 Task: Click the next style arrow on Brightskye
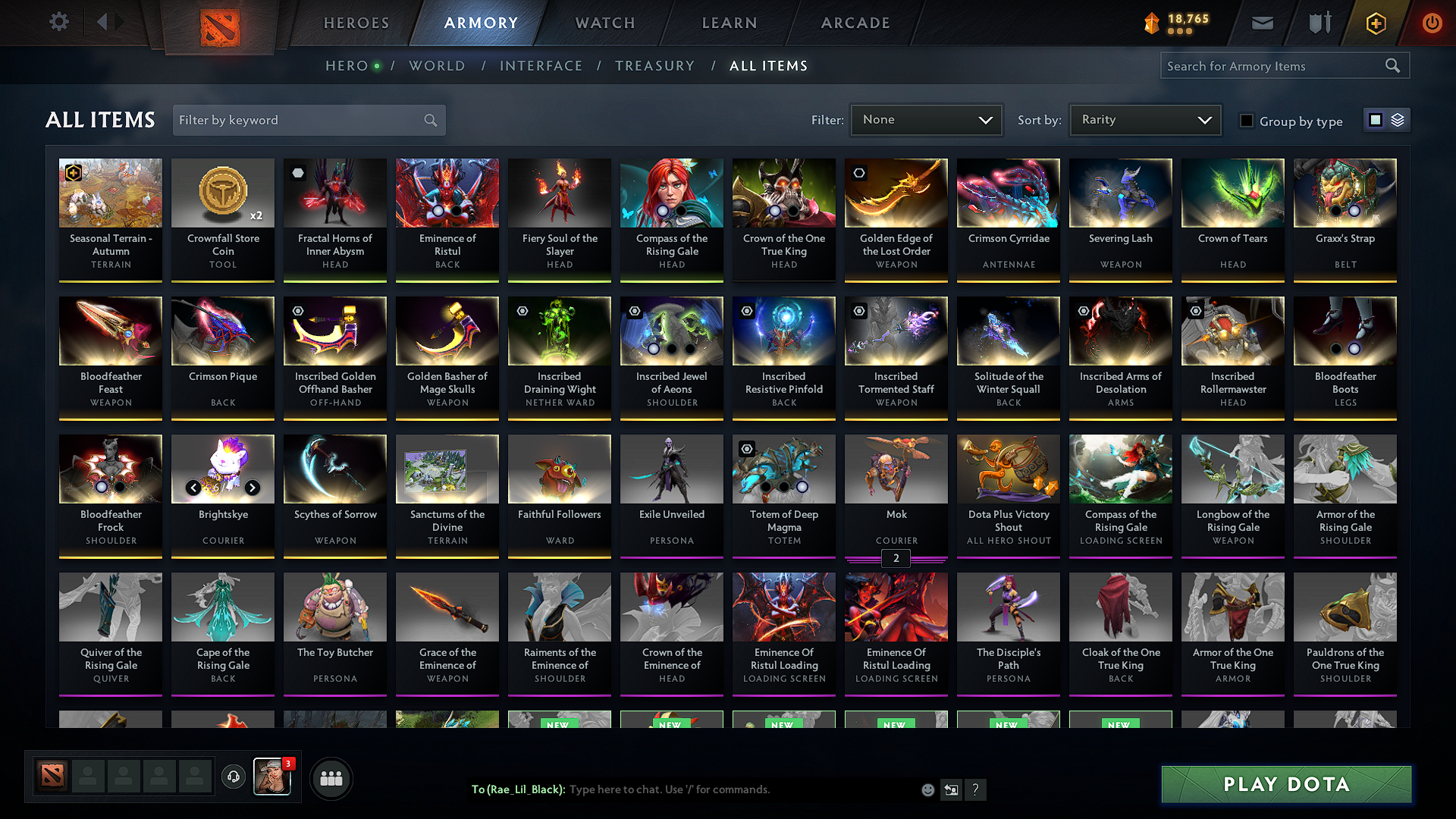[253, 488]
